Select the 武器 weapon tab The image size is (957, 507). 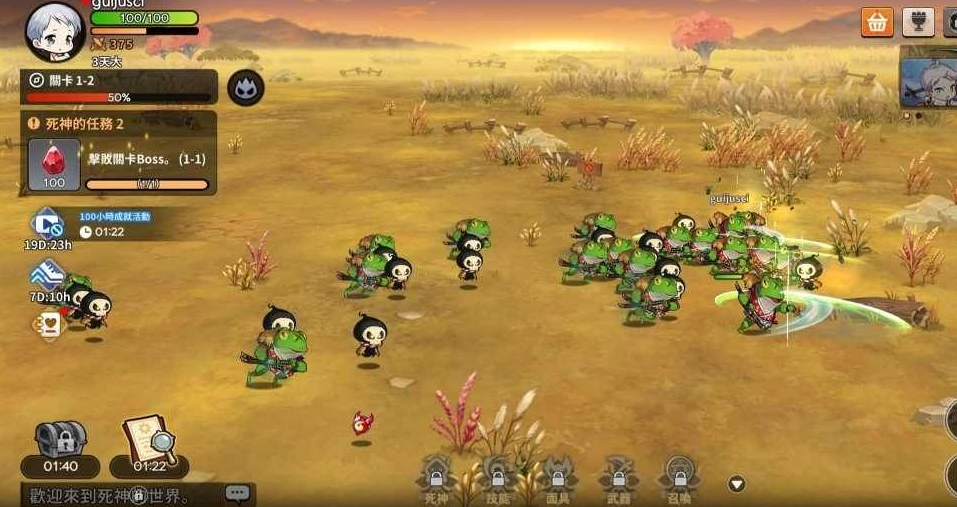[x=618, y=478]
